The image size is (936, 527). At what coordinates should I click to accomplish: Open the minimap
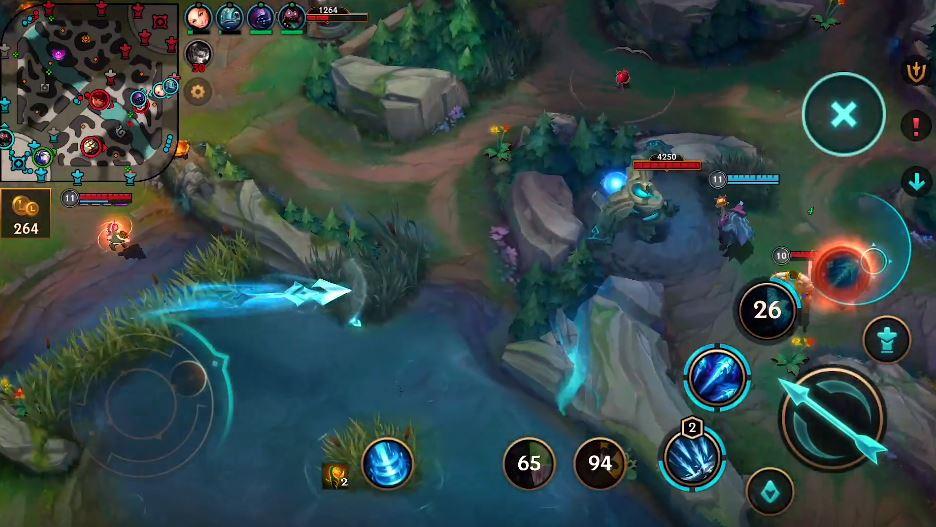(89, 90)
